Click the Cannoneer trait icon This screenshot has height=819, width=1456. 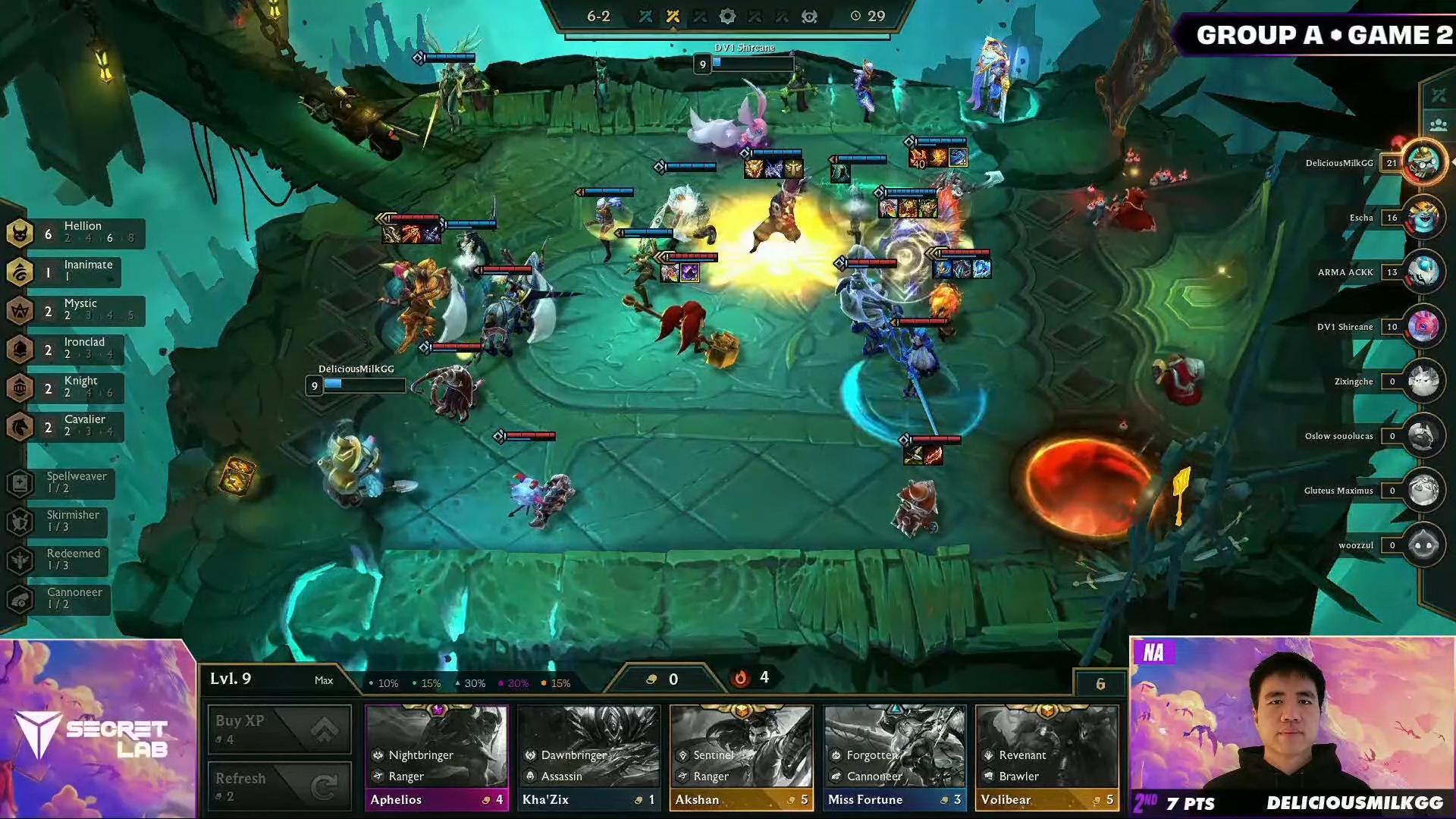point(18,599)
